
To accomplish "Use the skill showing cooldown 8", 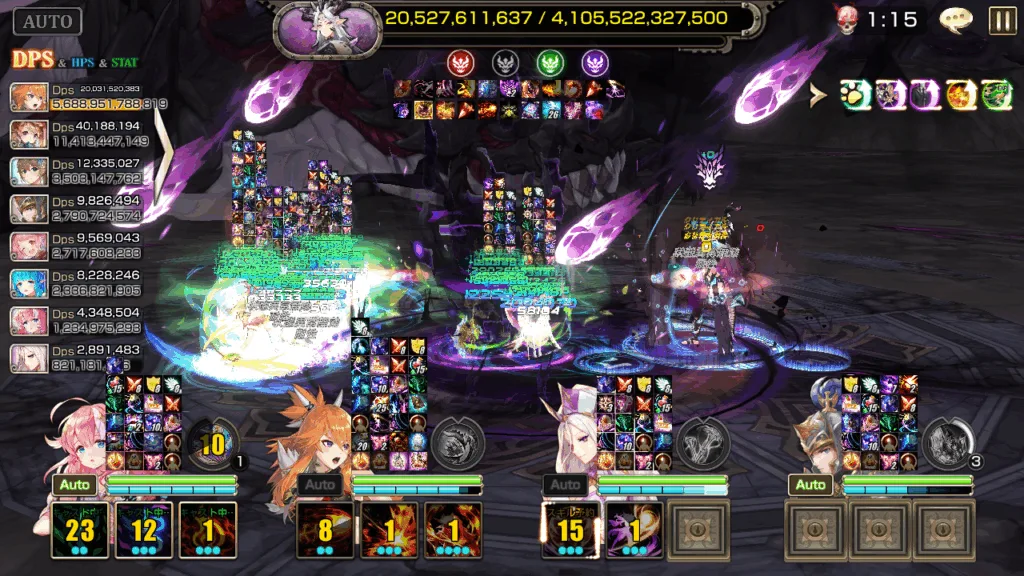I will [x=326, y=530].
